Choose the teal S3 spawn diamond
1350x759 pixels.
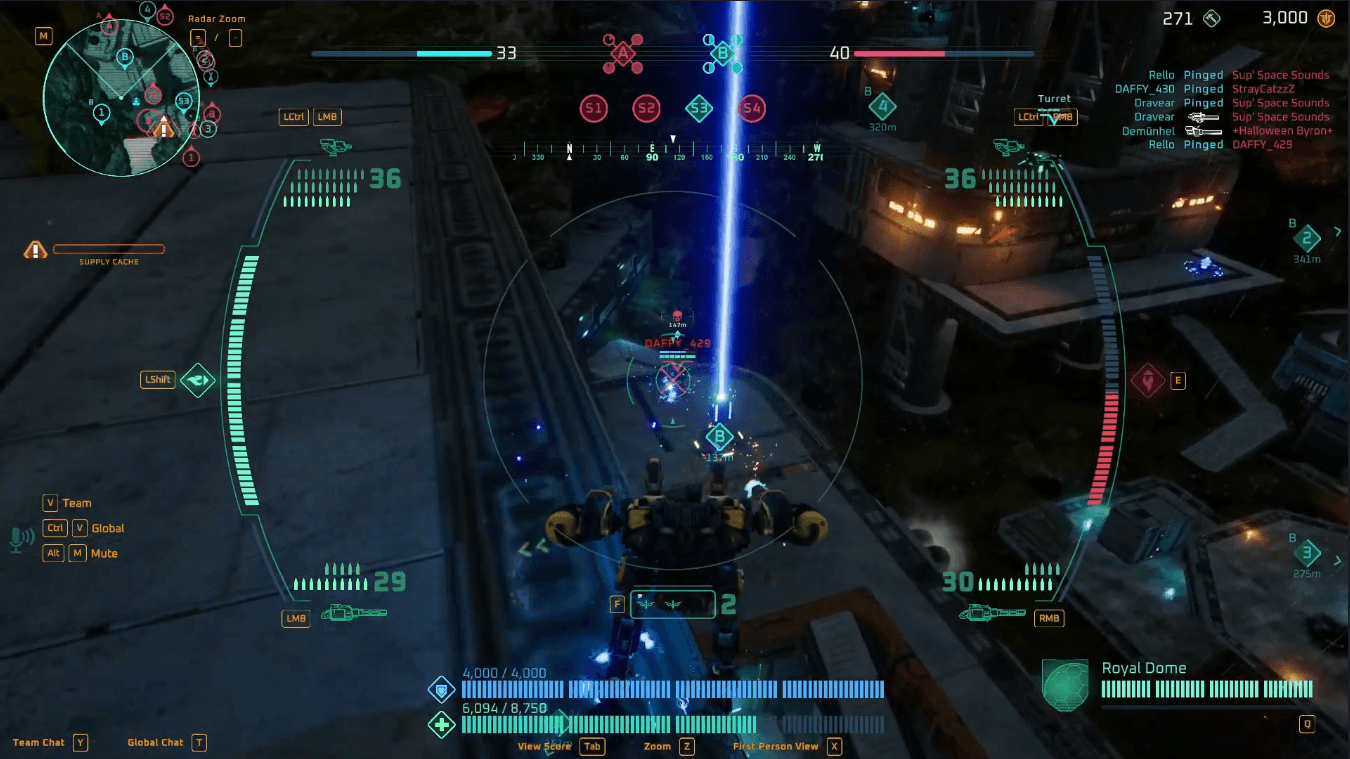[x=699, y=108]
